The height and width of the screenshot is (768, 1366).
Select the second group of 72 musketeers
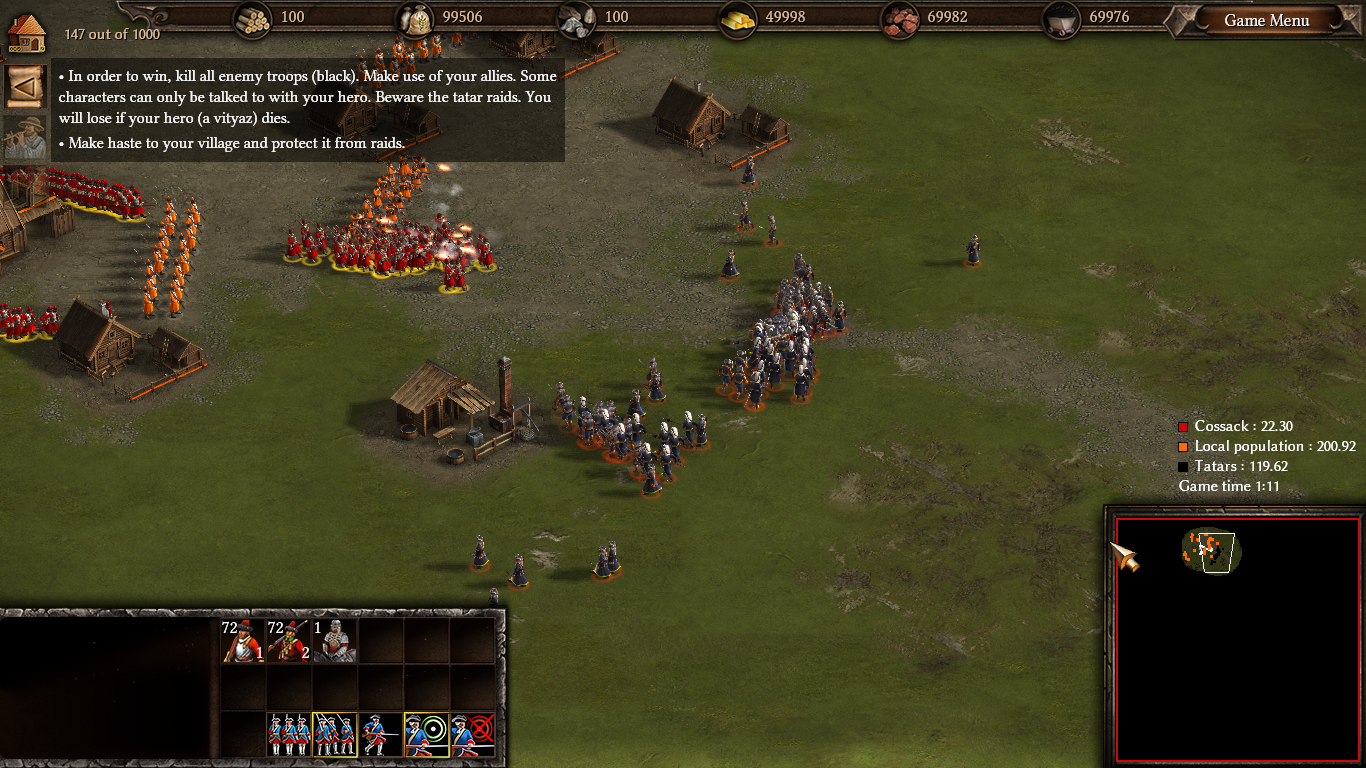point(289,641)
